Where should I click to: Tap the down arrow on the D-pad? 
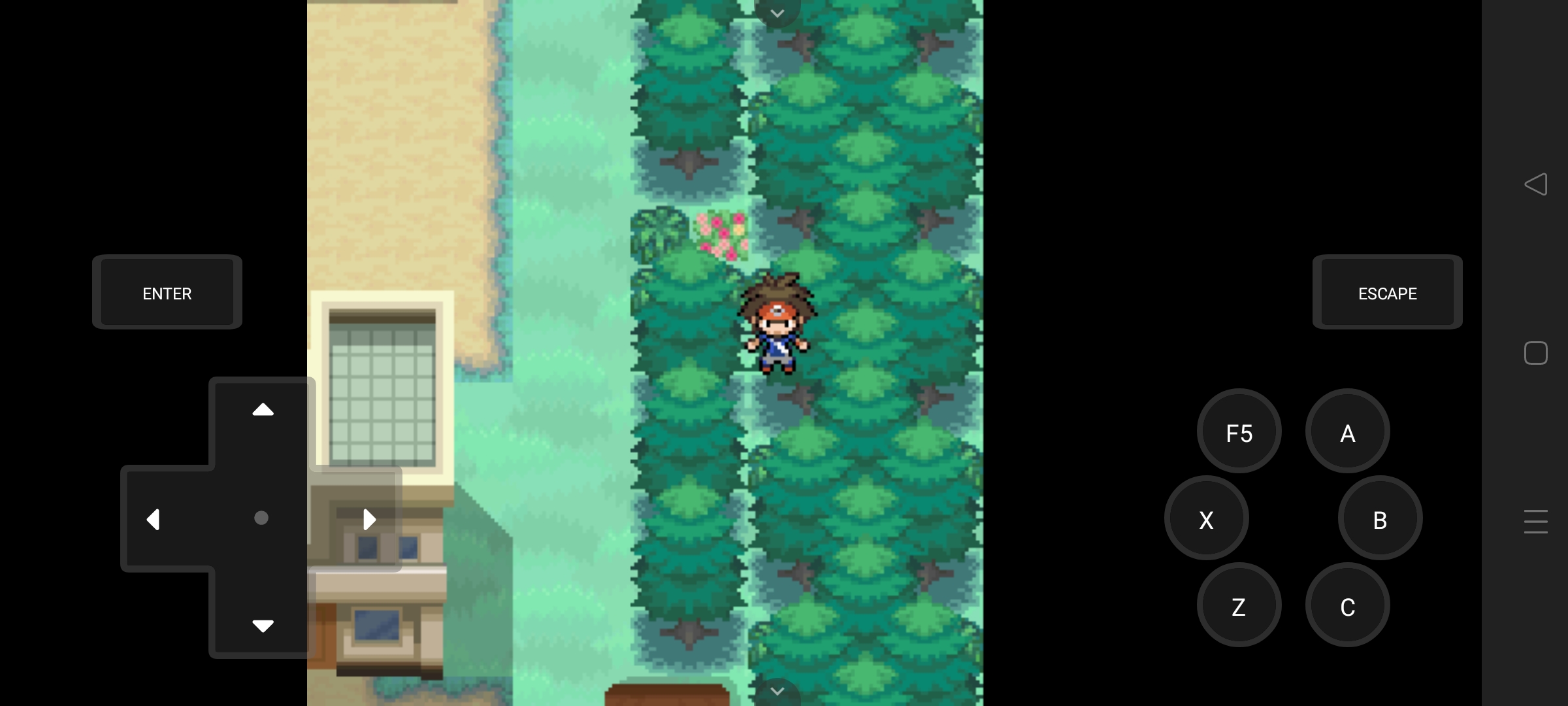262,626
